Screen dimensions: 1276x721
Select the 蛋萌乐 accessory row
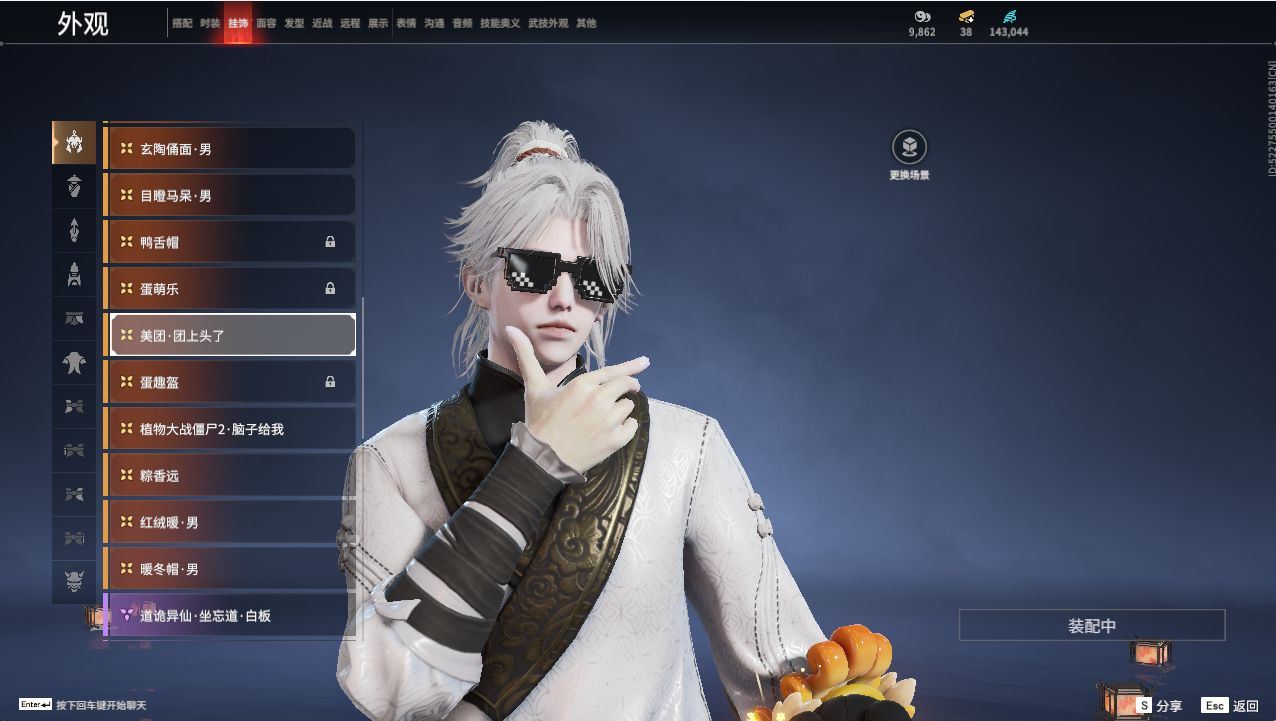[x=230, y=289]
